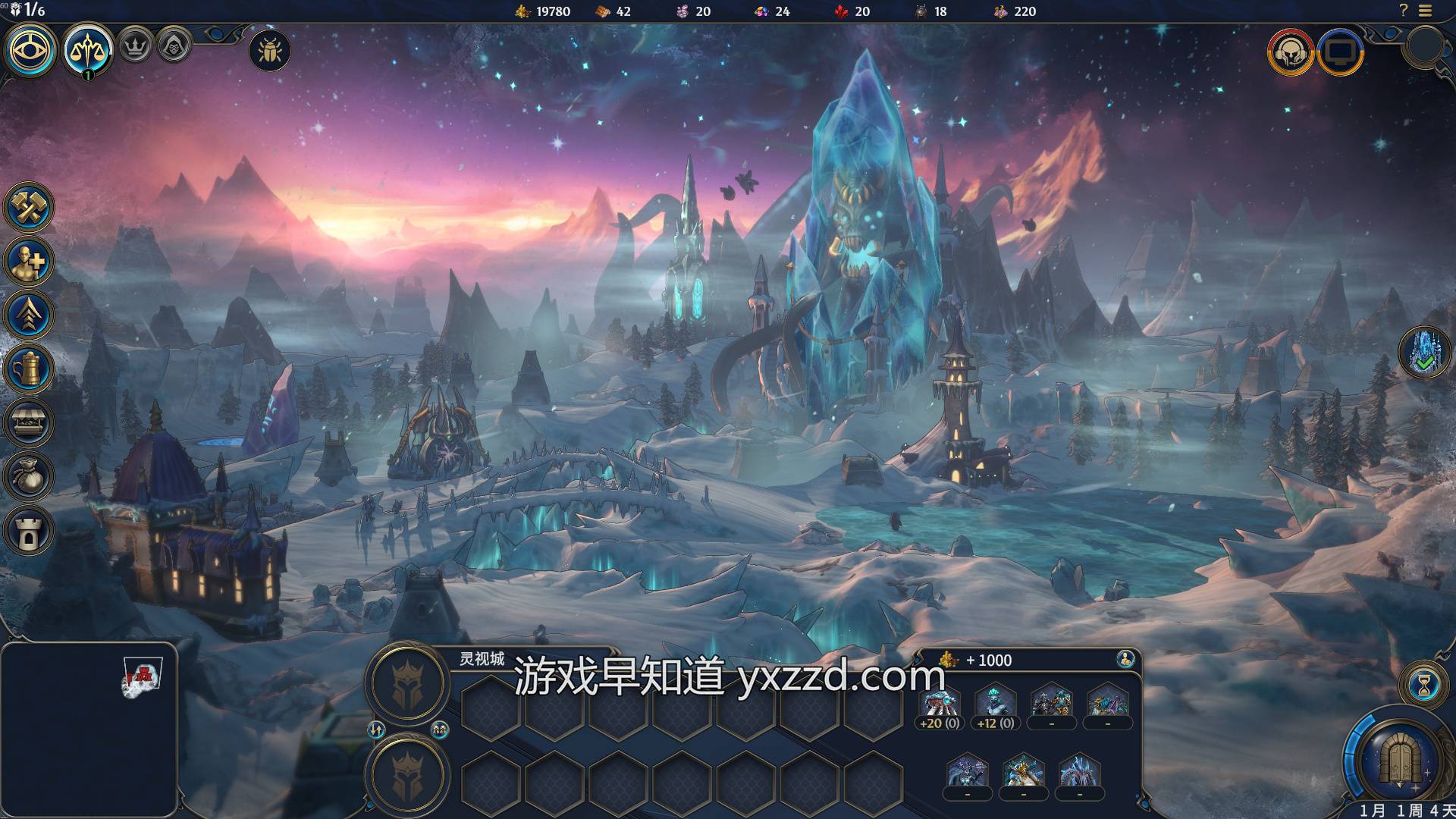Click the scarab bug report button
Screen dimensions: 1456x819
point(269,51)
